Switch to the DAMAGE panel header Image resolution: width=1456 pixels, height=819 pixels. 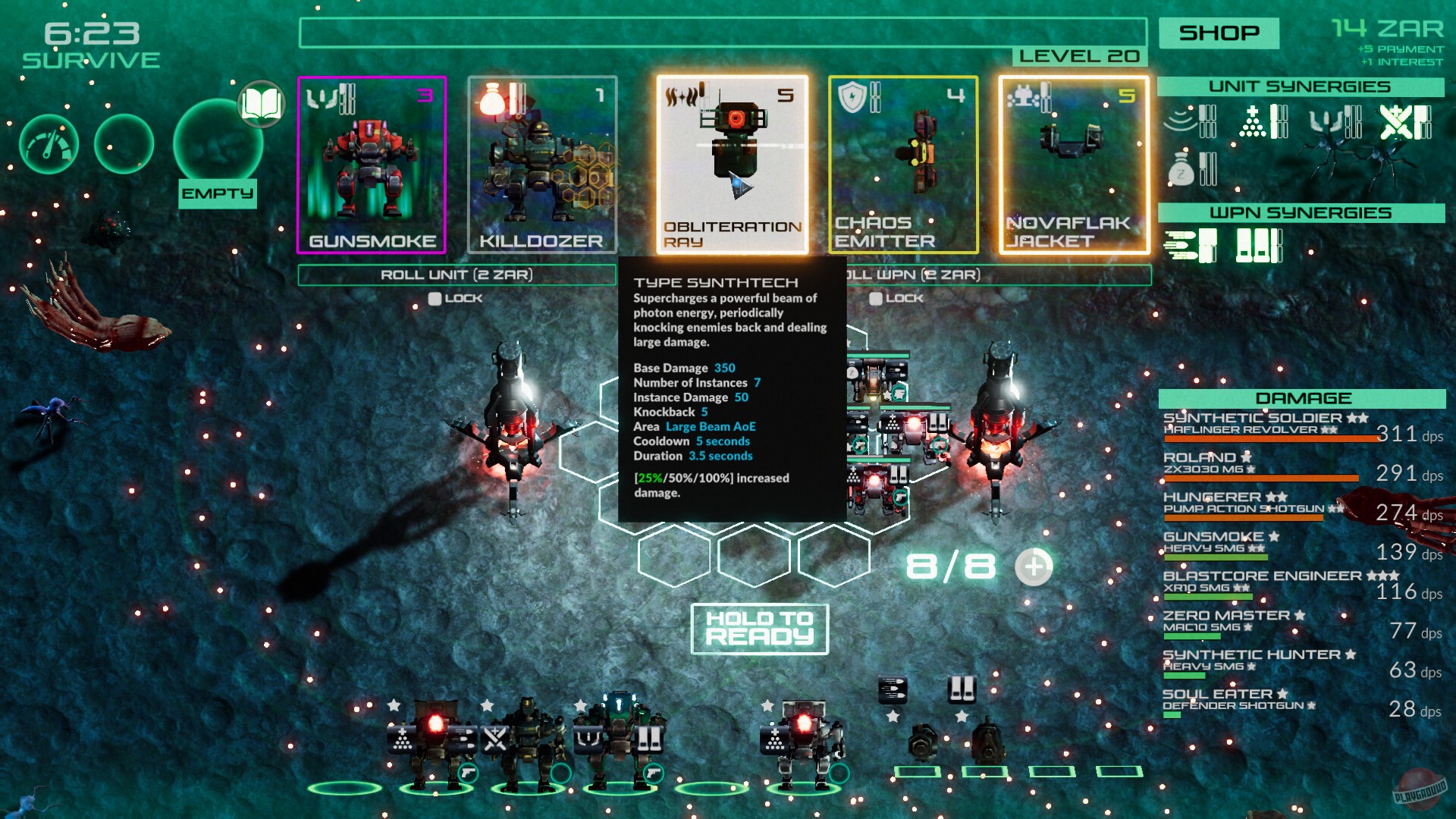coord(1303,398)
